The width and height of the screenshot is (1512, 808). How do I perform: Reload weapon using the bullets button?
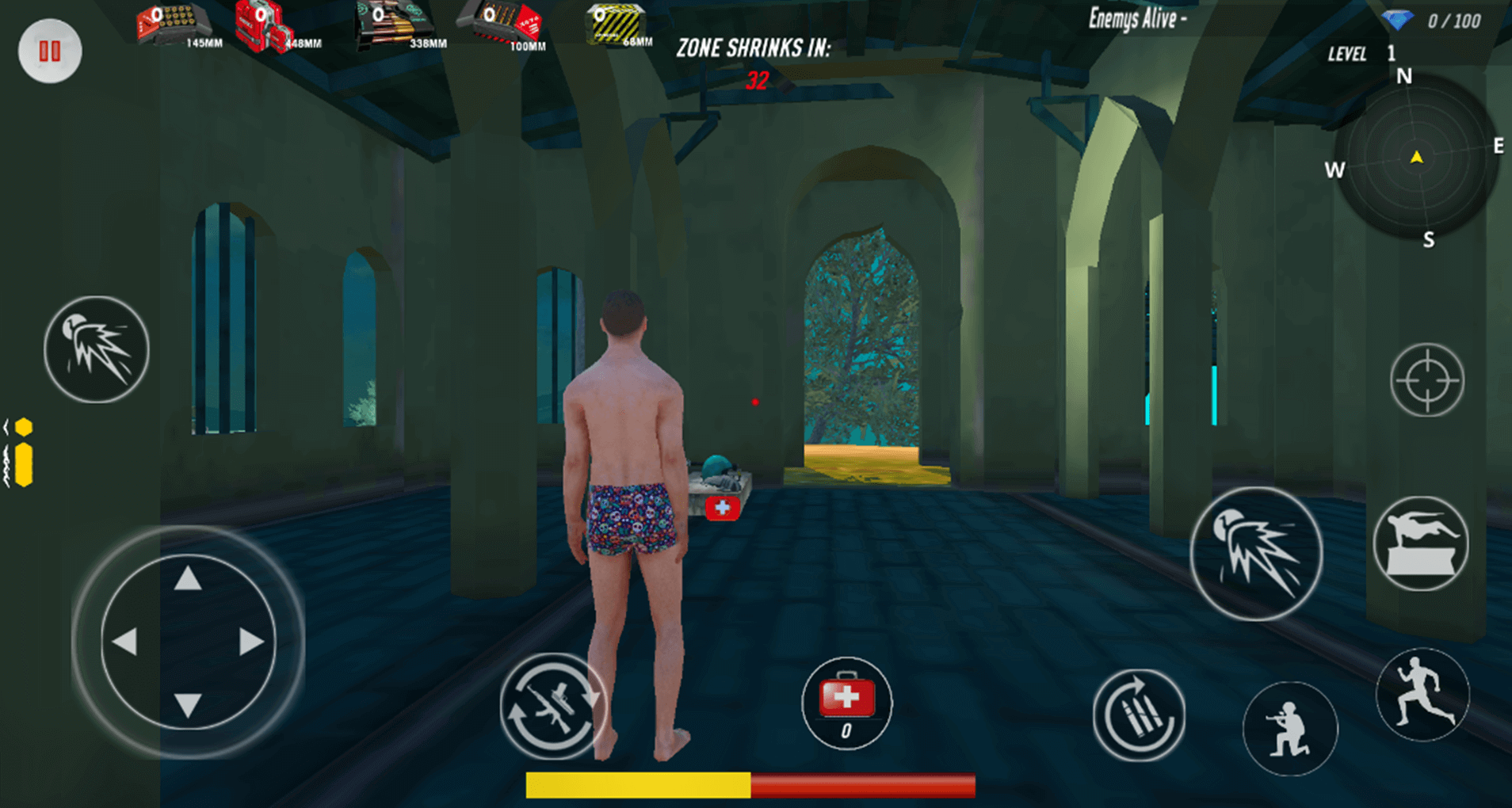1139,715
